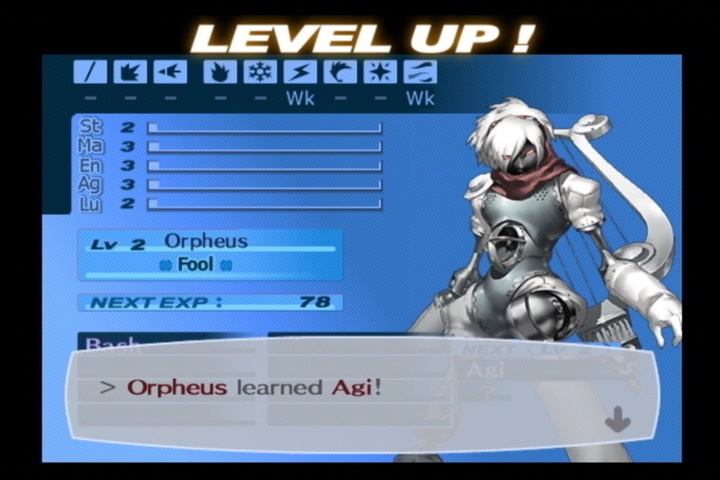Select the pierce attack affinity icon

tap(170, 72)
